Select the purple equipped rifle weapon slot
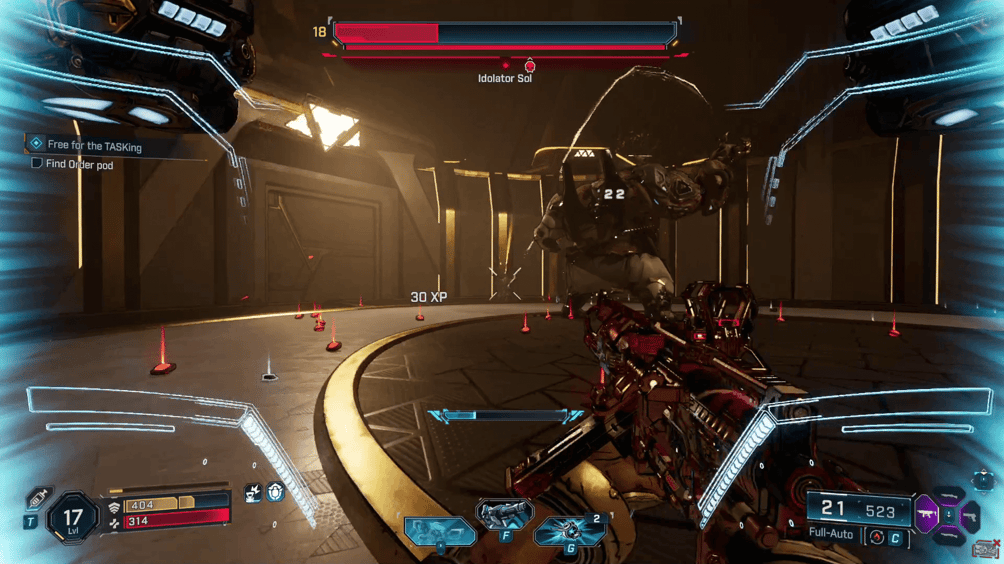The width and height of the screenshot is (1004, 564). [927, 515]
